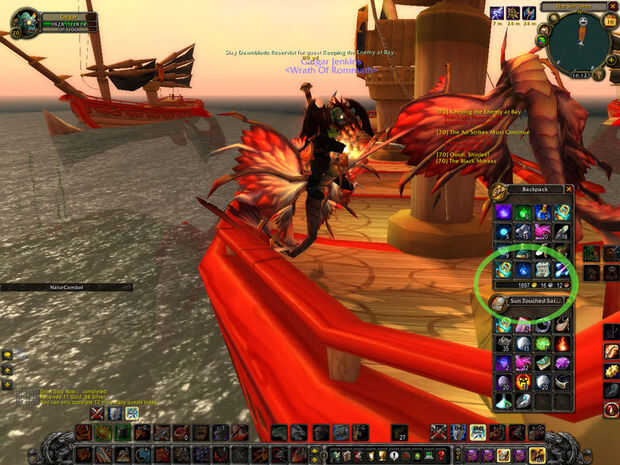Image resolution: width=620 pixels, height=465 pixels.
Task: Select the purple orb in the Backpack's first slot
Action: (x=502, y=212)
